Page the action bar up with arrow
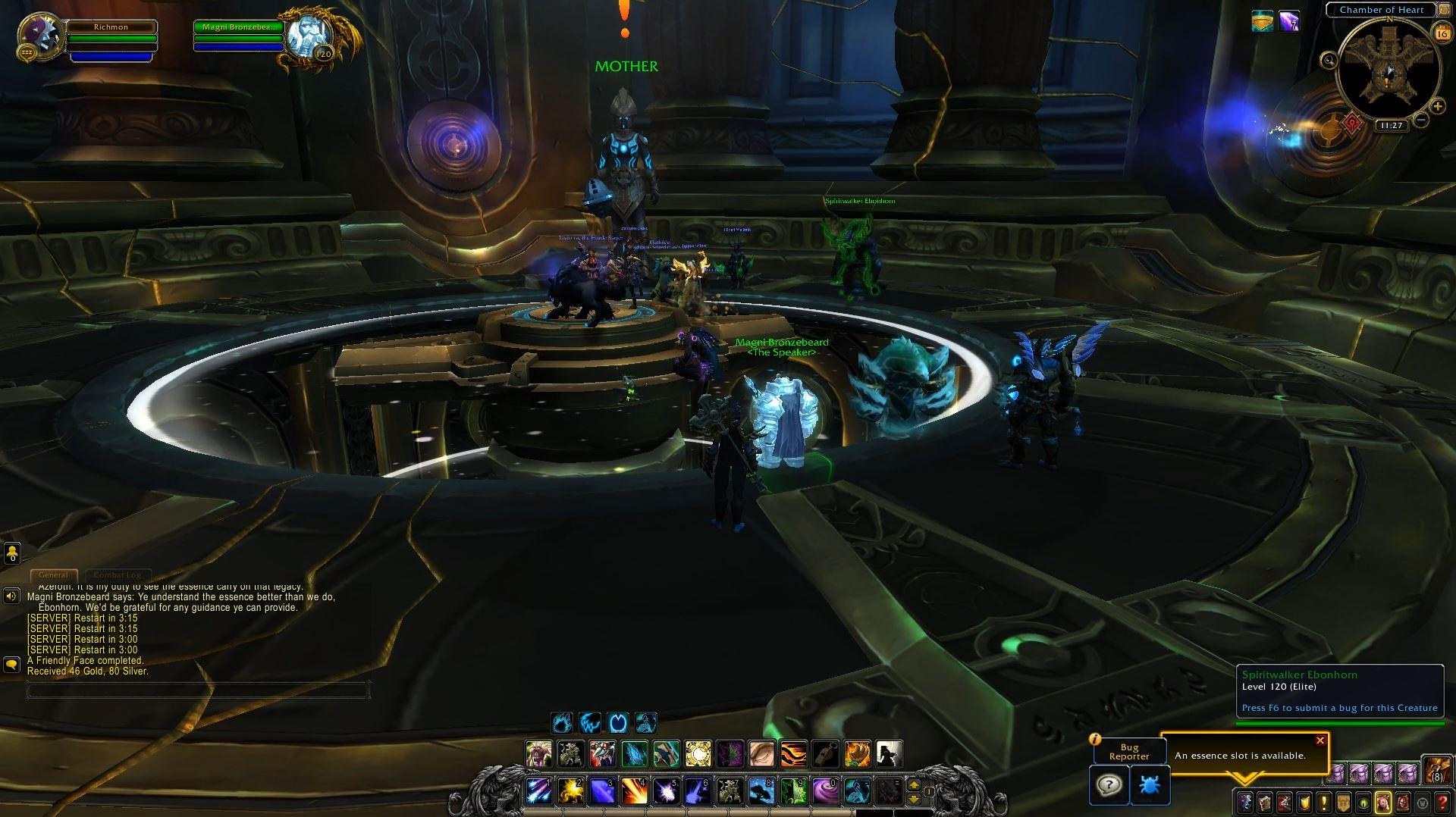The height and width of the screenshot is (817, 1456). pos(914,785)
